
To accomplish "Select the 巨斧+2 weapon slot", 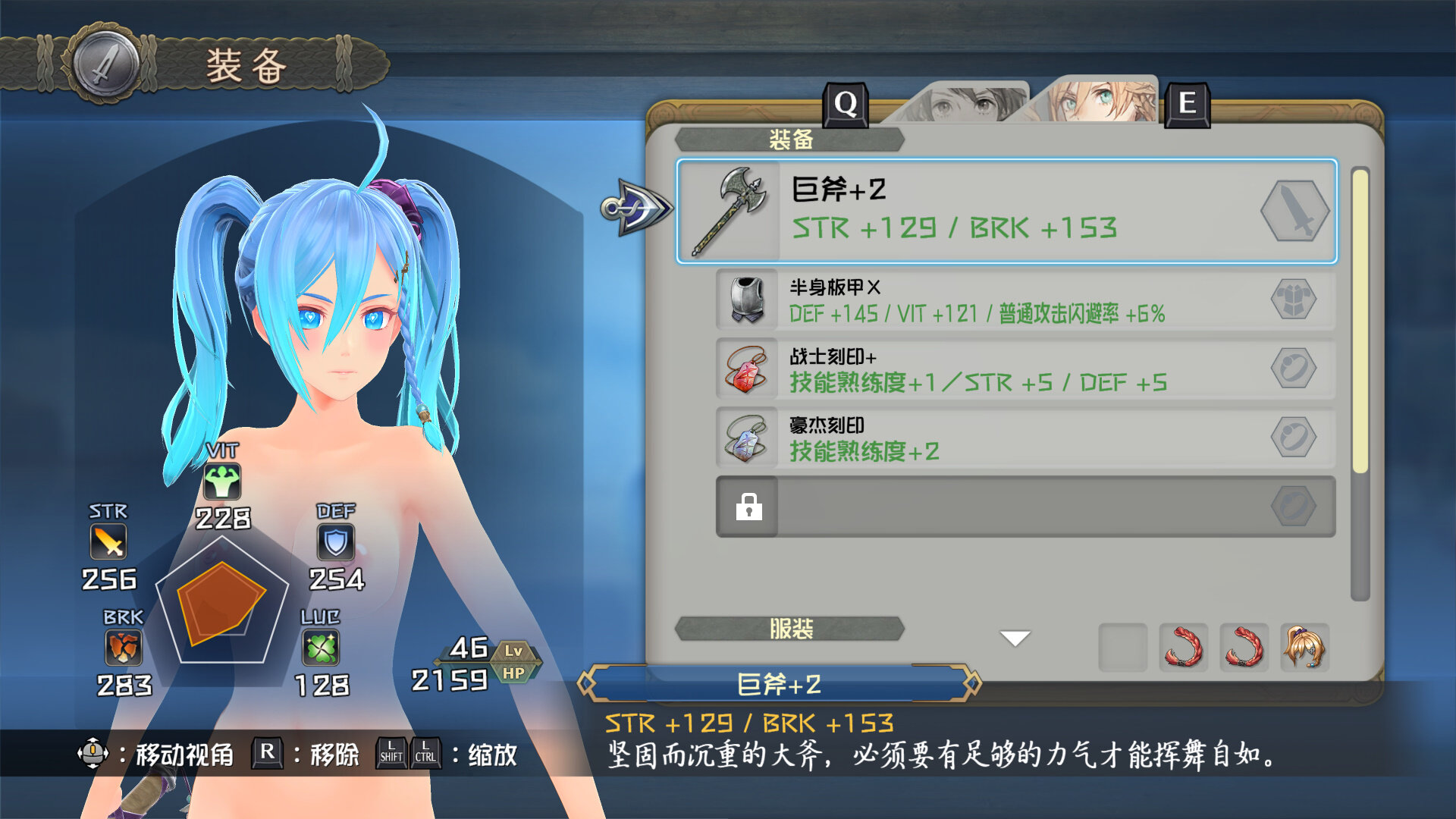I will click(1006, 211).
